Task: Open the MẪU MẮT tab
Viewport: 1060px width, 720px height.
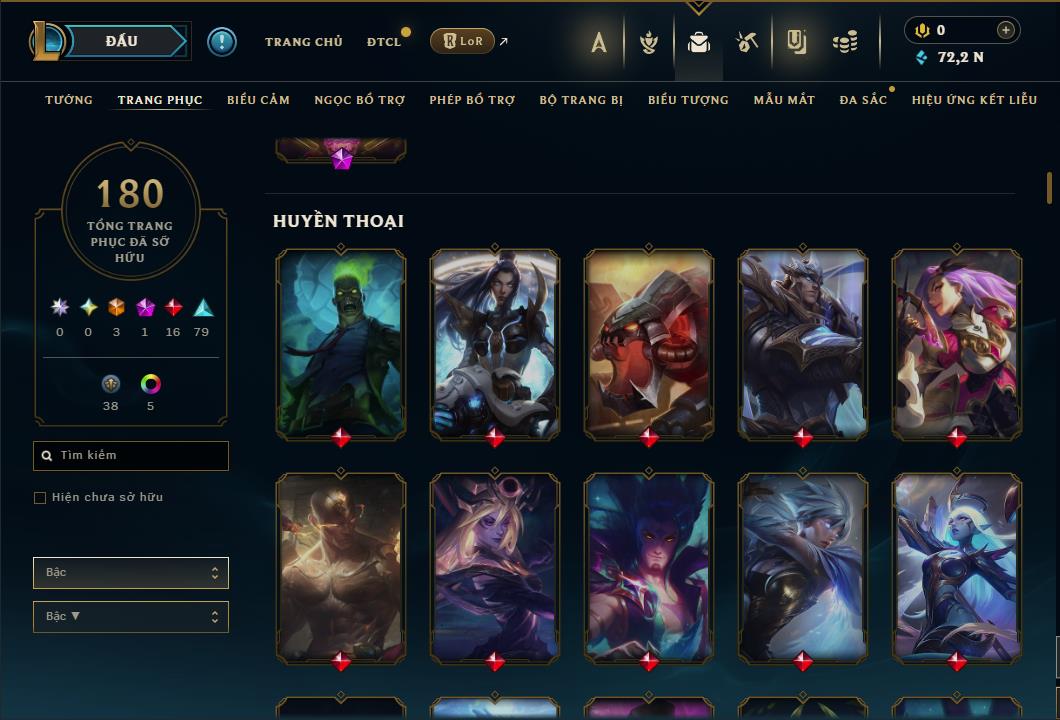Action: [x=784, y=100]
